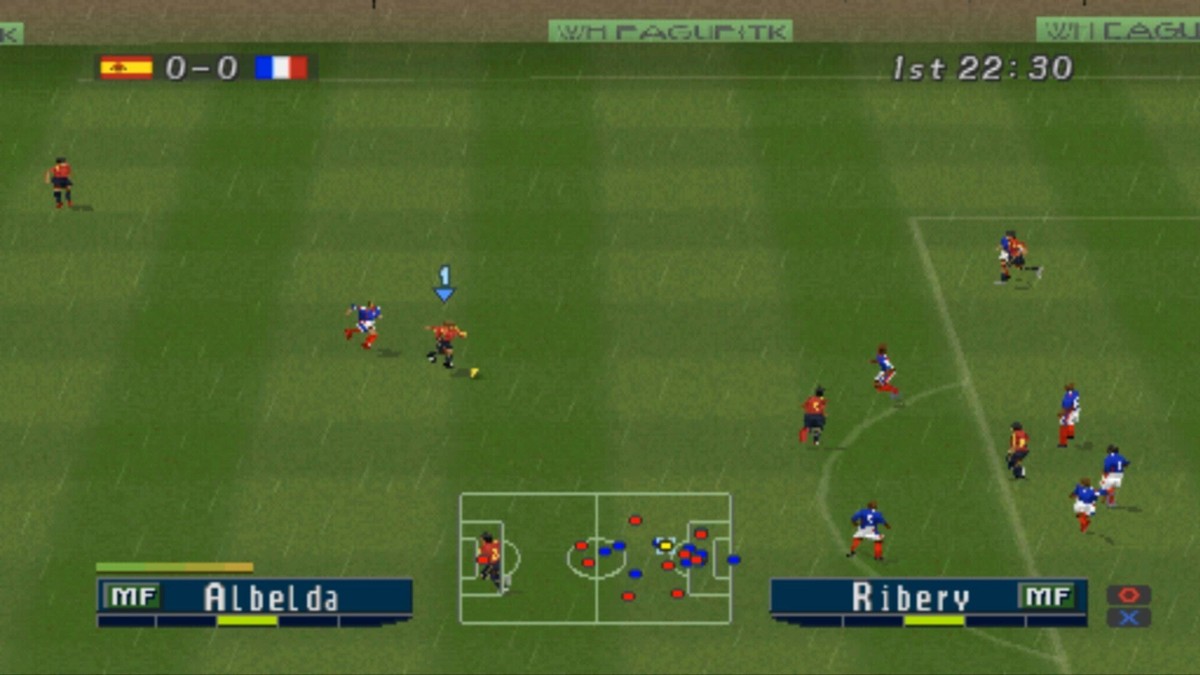Click the Spain flag icon

coord(126,68)
